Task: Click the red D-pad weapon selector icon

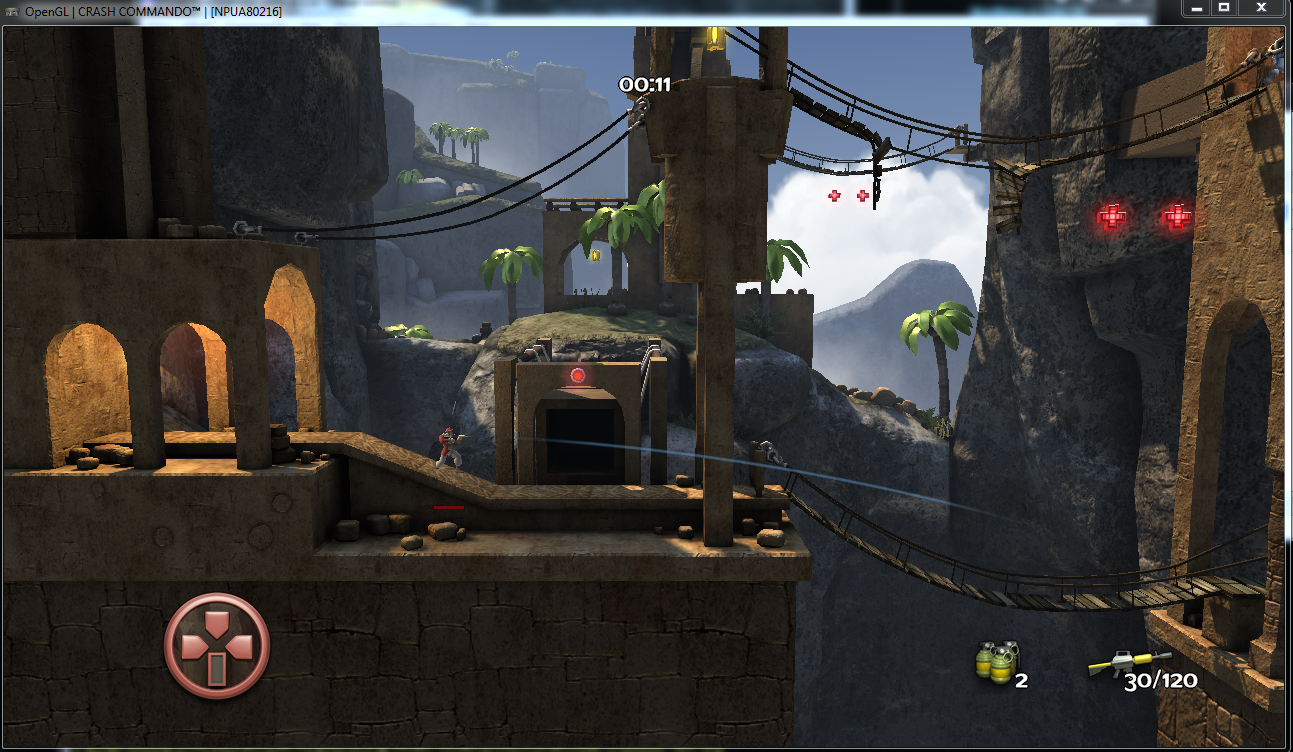Action: [x=217, y=645]
